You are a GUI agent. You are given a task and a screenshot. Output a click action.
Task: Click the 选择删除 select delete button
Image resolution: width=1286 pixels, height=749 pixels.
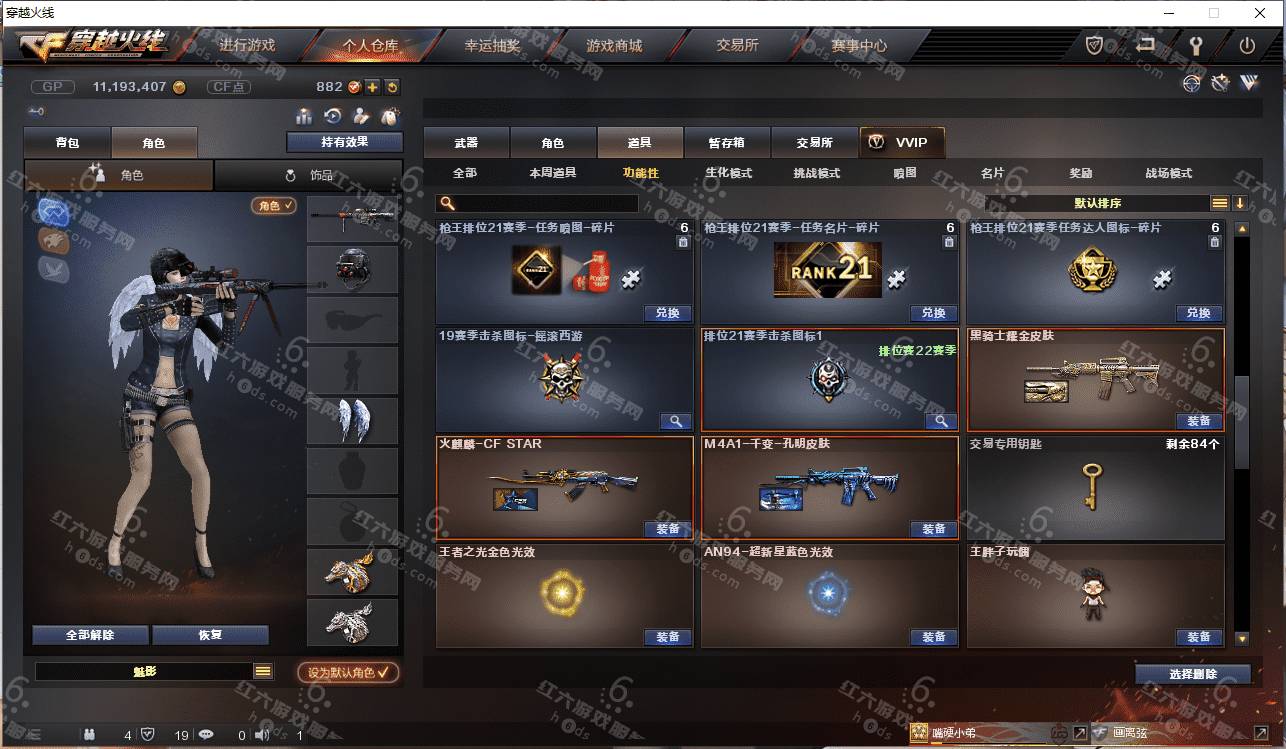coord(1192,674)
